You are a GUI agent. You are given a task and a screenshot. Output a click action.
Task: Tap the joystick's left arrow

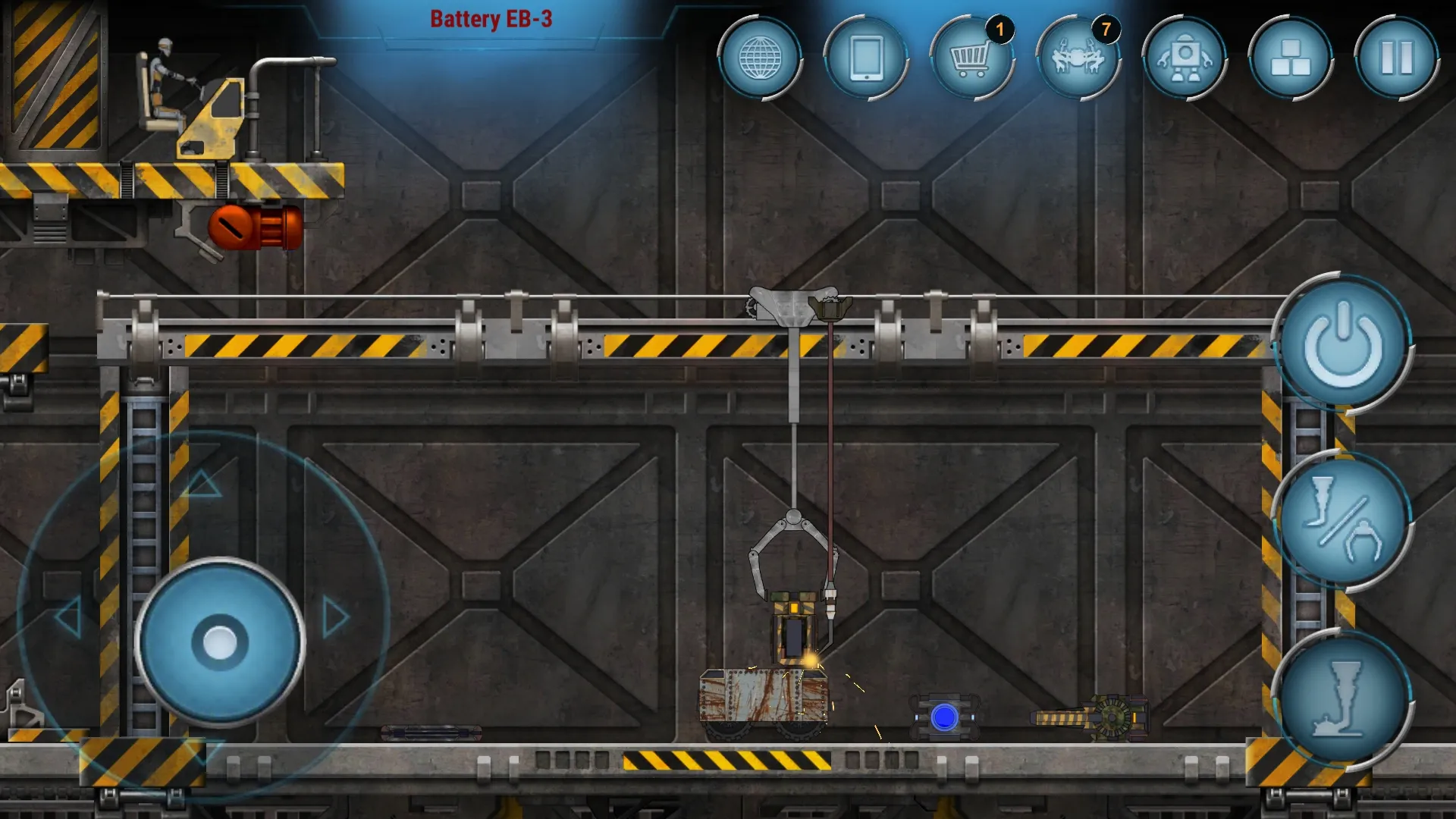pos(68,617)
